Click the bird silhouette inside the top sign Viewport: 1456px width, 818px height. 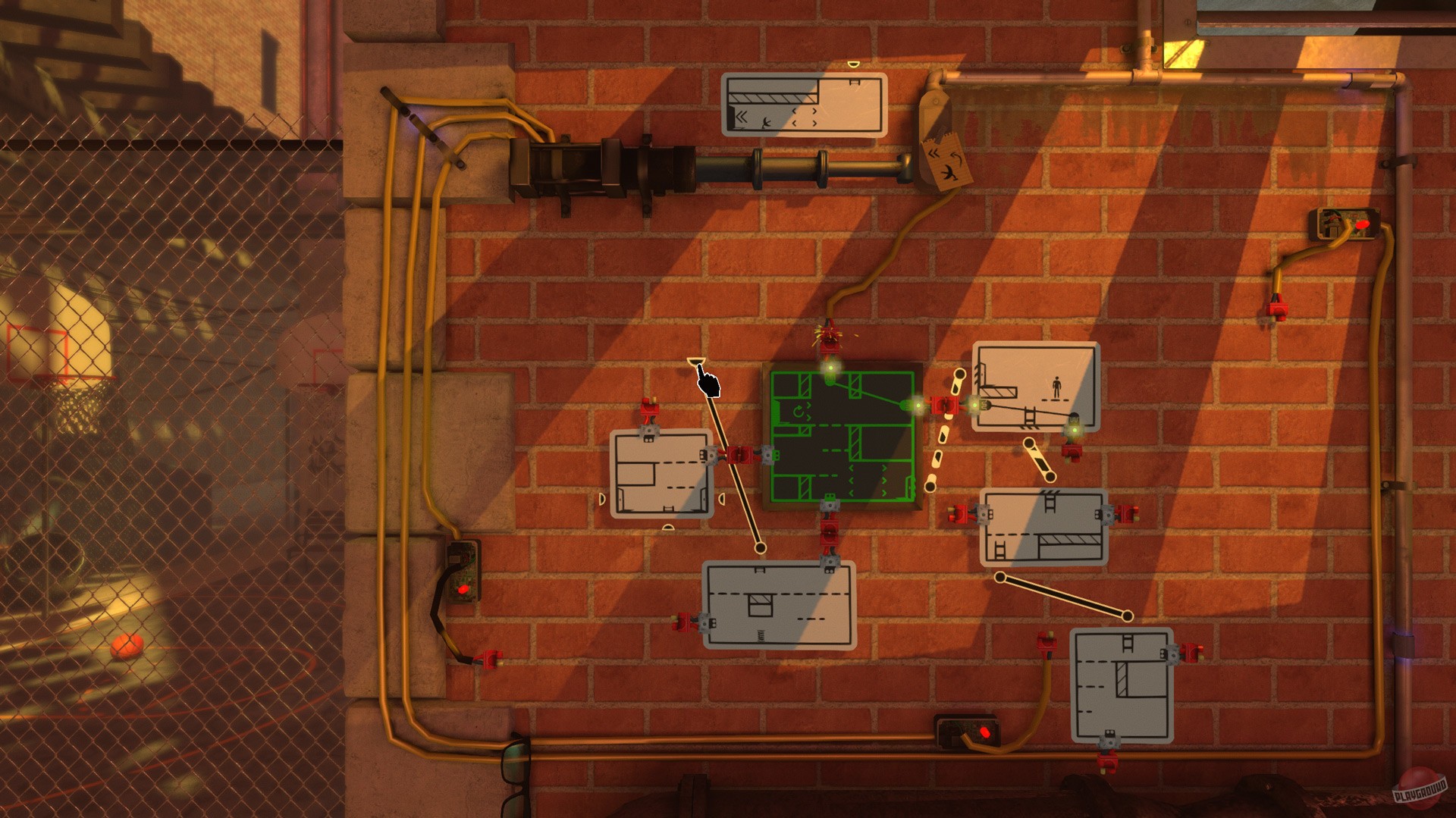[767, 123]
